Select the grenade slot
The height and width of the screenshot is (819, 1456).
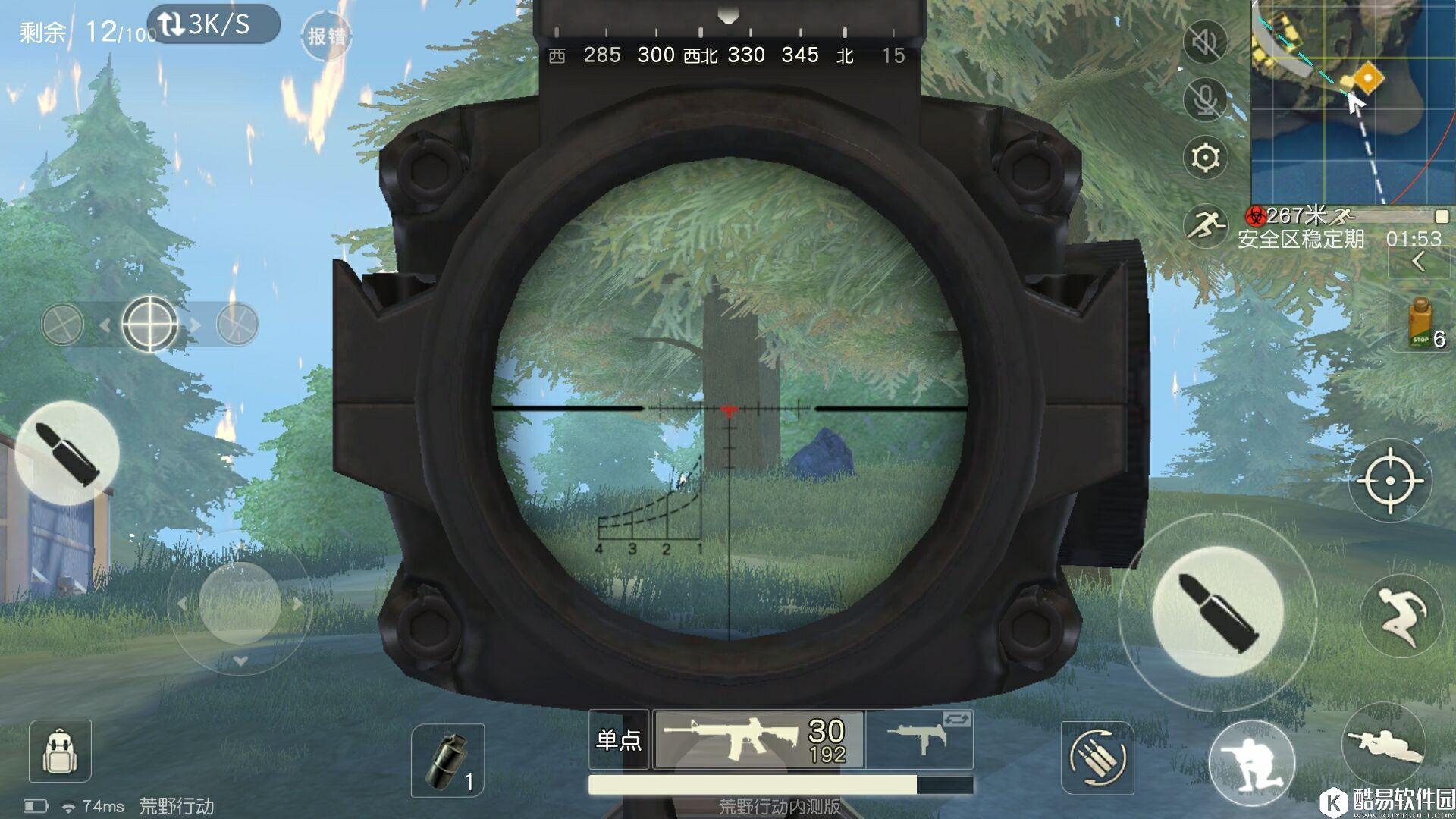tap(447, 761)
